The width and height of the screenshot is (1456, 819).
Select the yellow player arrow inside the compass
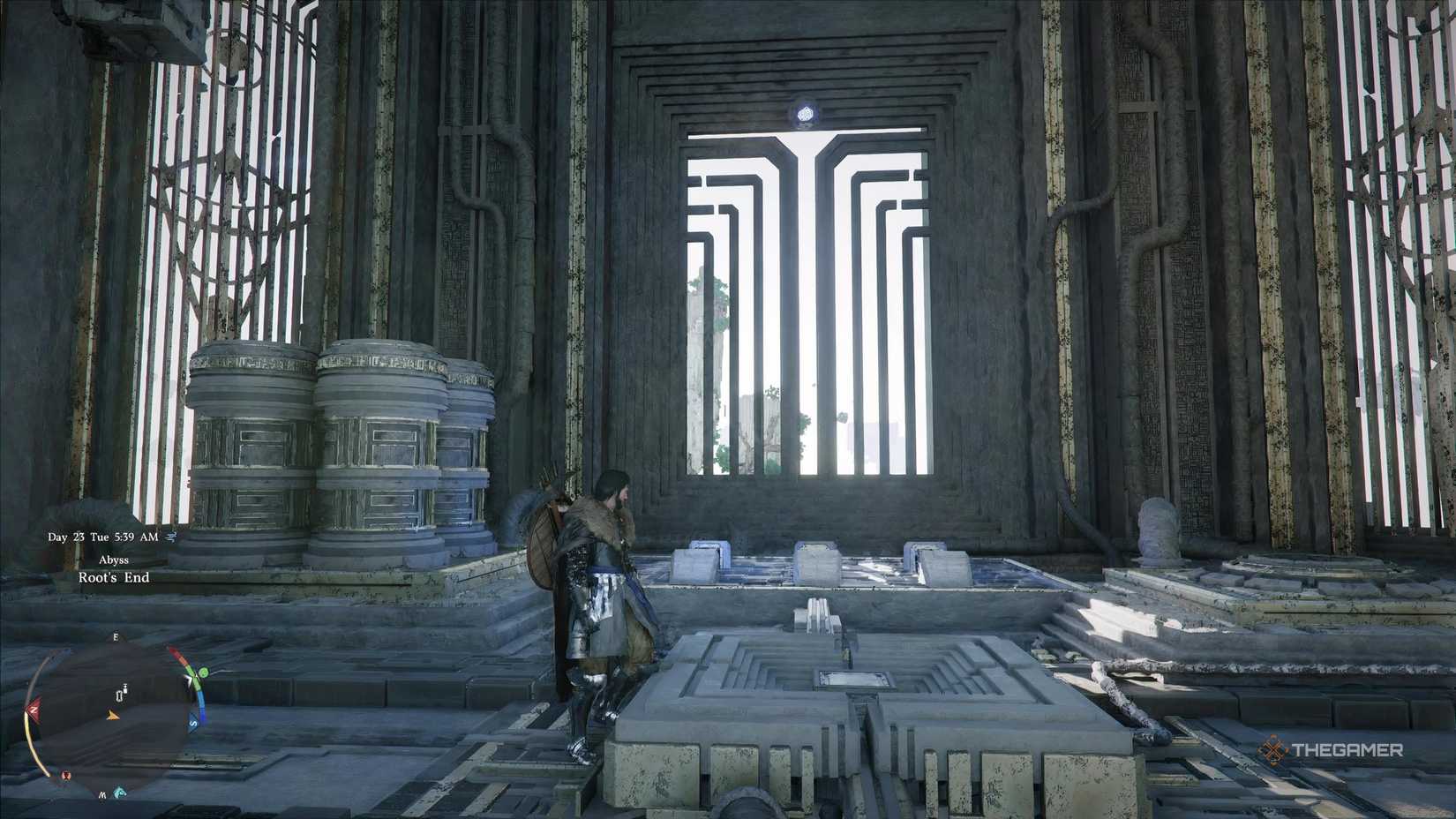pos(113,717)
